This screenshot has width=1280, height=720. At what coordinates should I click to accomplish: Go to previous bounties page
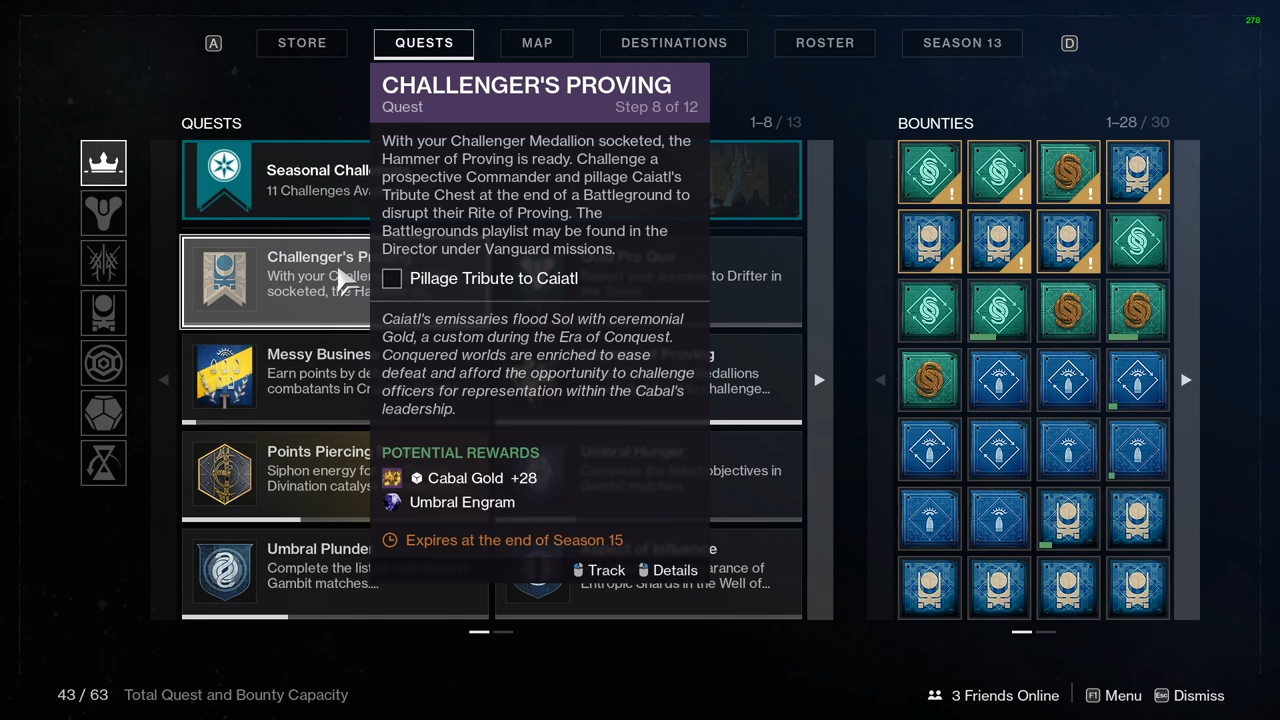(881, 380)
